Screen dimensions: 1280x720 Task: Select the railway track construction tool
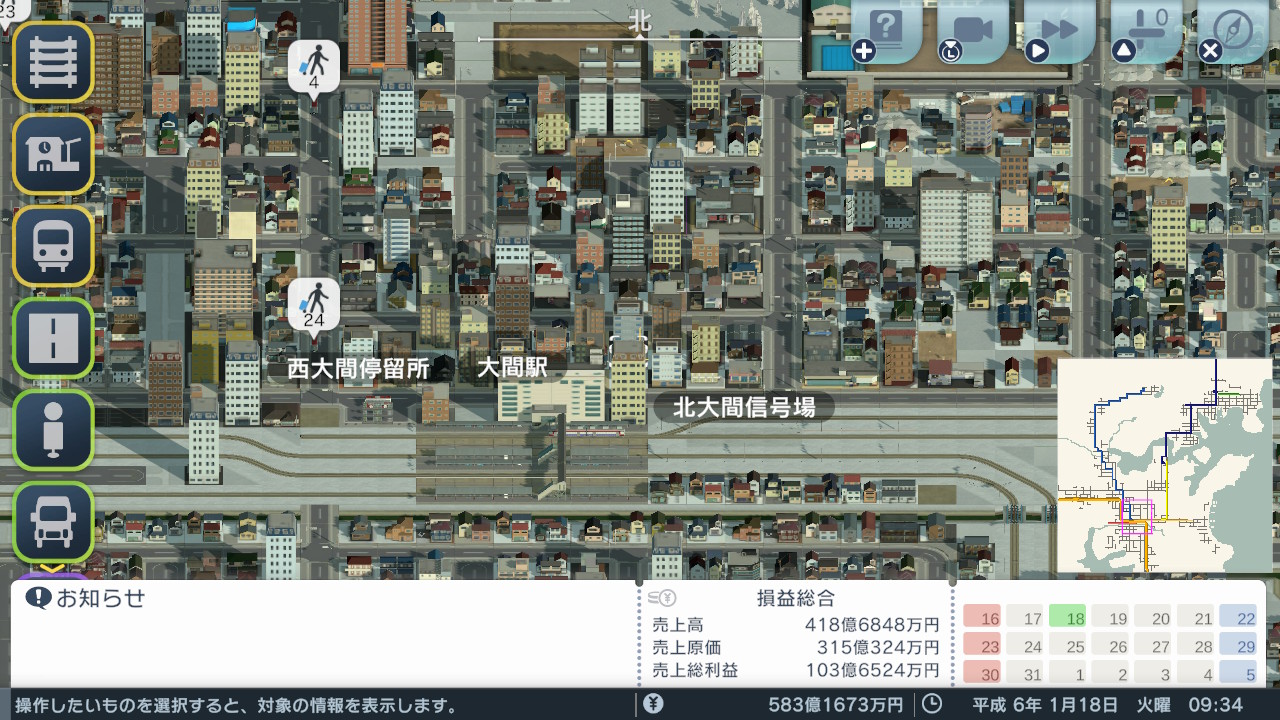pos(52,62)
